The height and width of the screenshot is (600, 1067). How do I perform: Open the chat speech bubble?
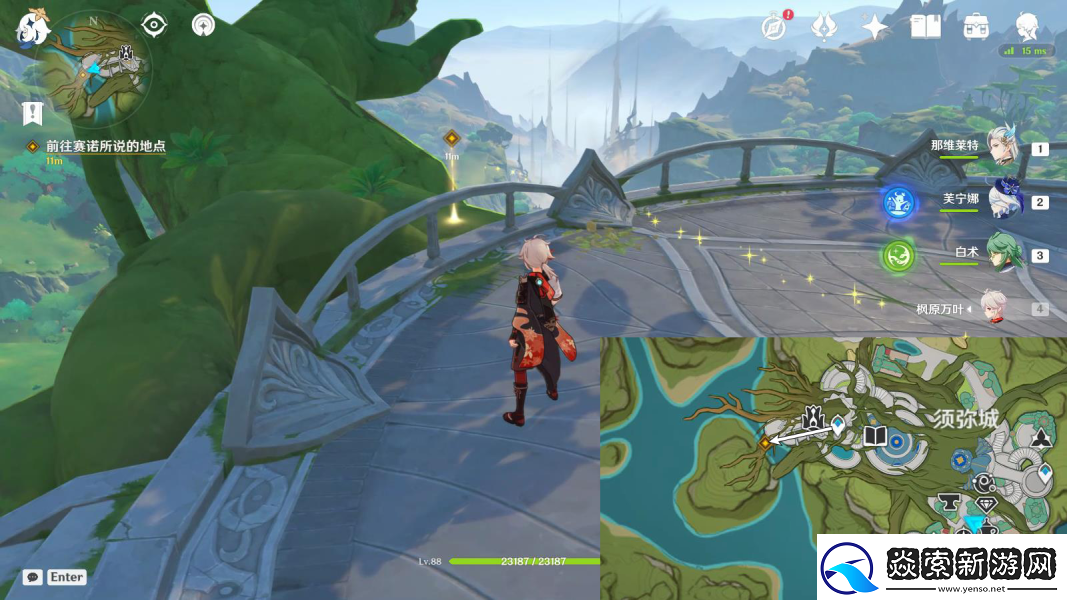(x=33, y=577)
